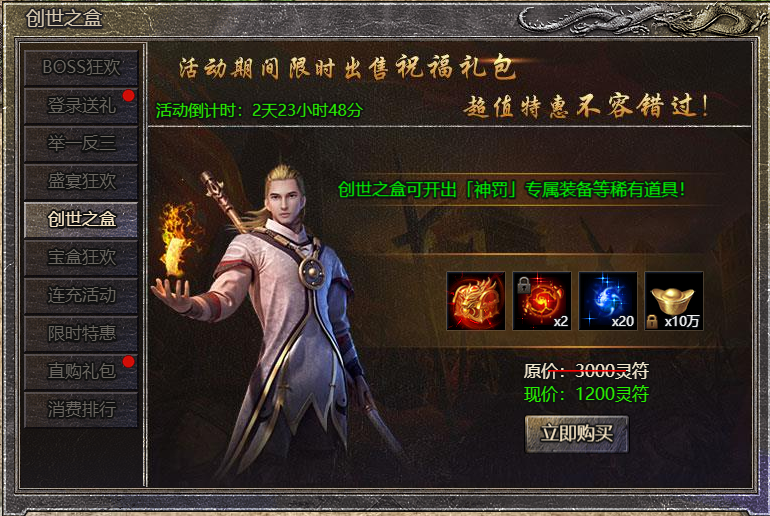The height and width of the screenshot is (516, 770).
Task: Inspect the red fire orb x2 reward
Action: coord(542,301)
